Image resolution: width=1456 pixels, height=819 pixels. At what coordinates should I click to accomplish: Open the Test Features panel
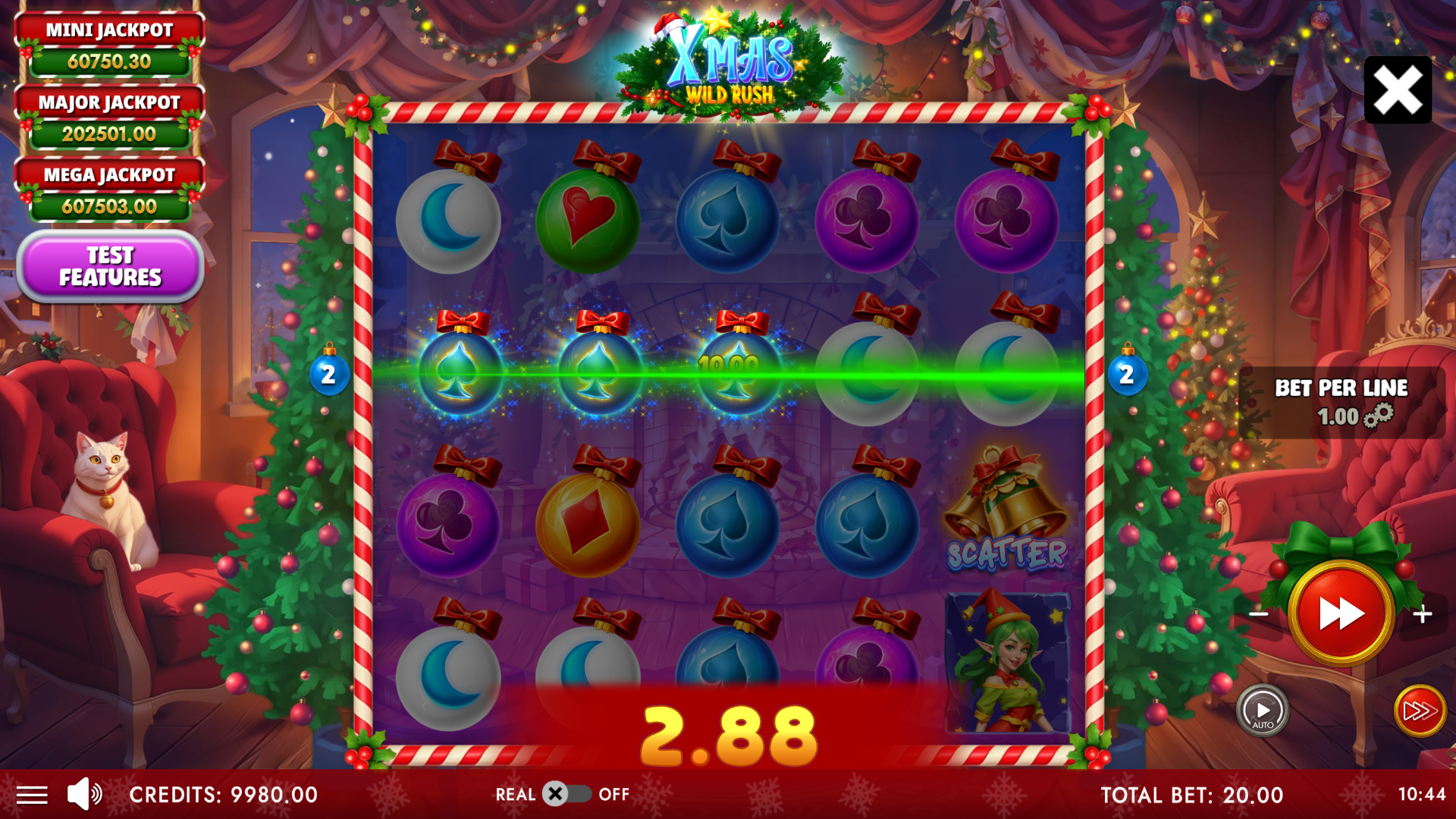click(x=110, y=266)
